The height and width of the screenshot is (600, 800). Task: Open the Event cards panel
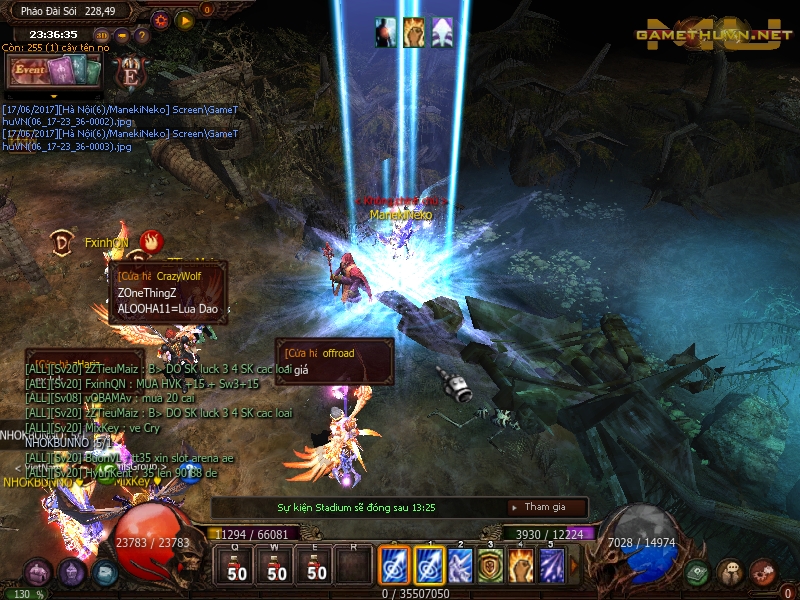click(x=55, y=71)
